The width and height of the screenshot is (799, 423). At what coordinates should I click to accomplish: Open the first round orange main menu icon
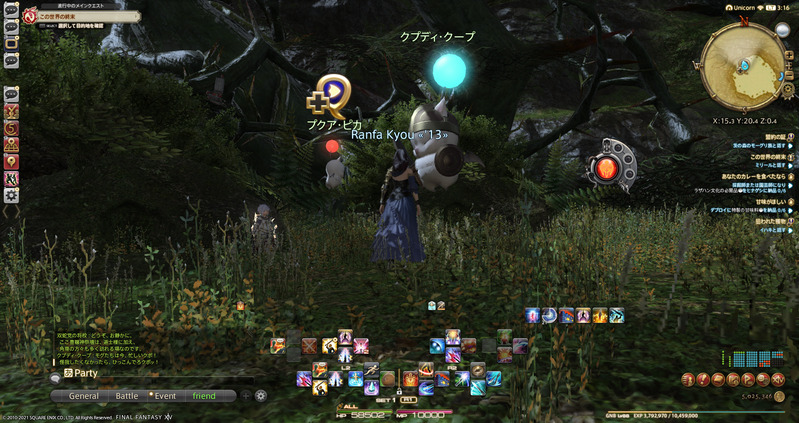[x=689, y=379]
